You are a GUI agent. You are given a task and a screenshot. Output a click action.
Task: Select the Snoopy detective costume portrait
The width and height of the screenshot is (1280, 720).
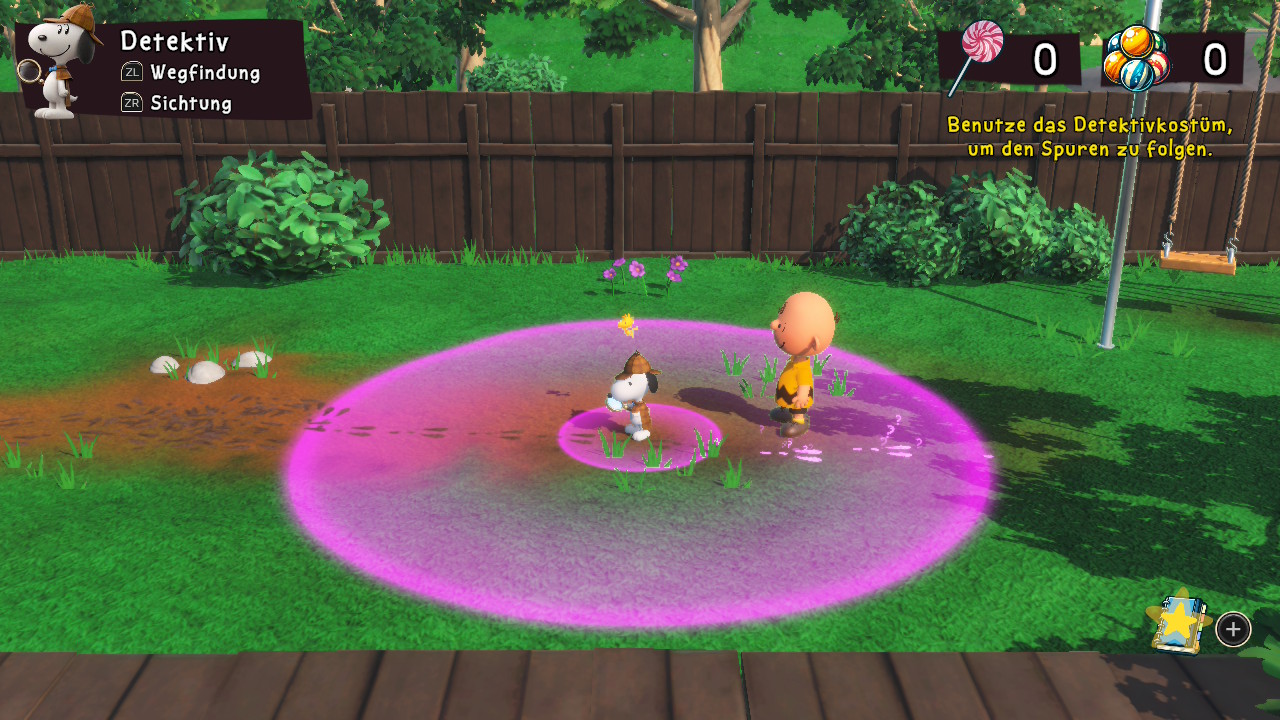click(x=62, y=62)
